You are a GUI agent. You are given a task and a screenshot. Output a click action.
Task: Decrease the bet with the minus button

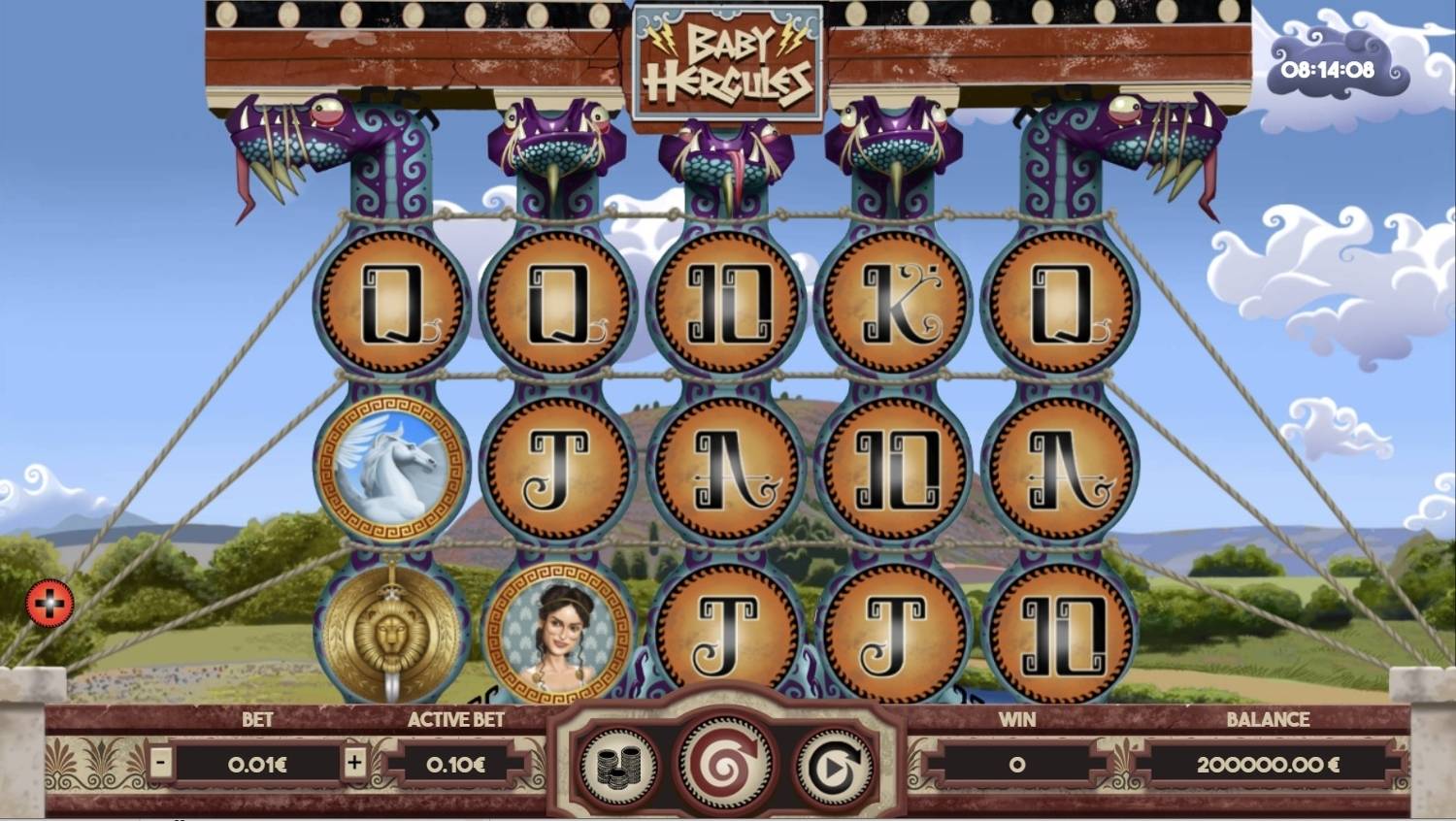161,763
